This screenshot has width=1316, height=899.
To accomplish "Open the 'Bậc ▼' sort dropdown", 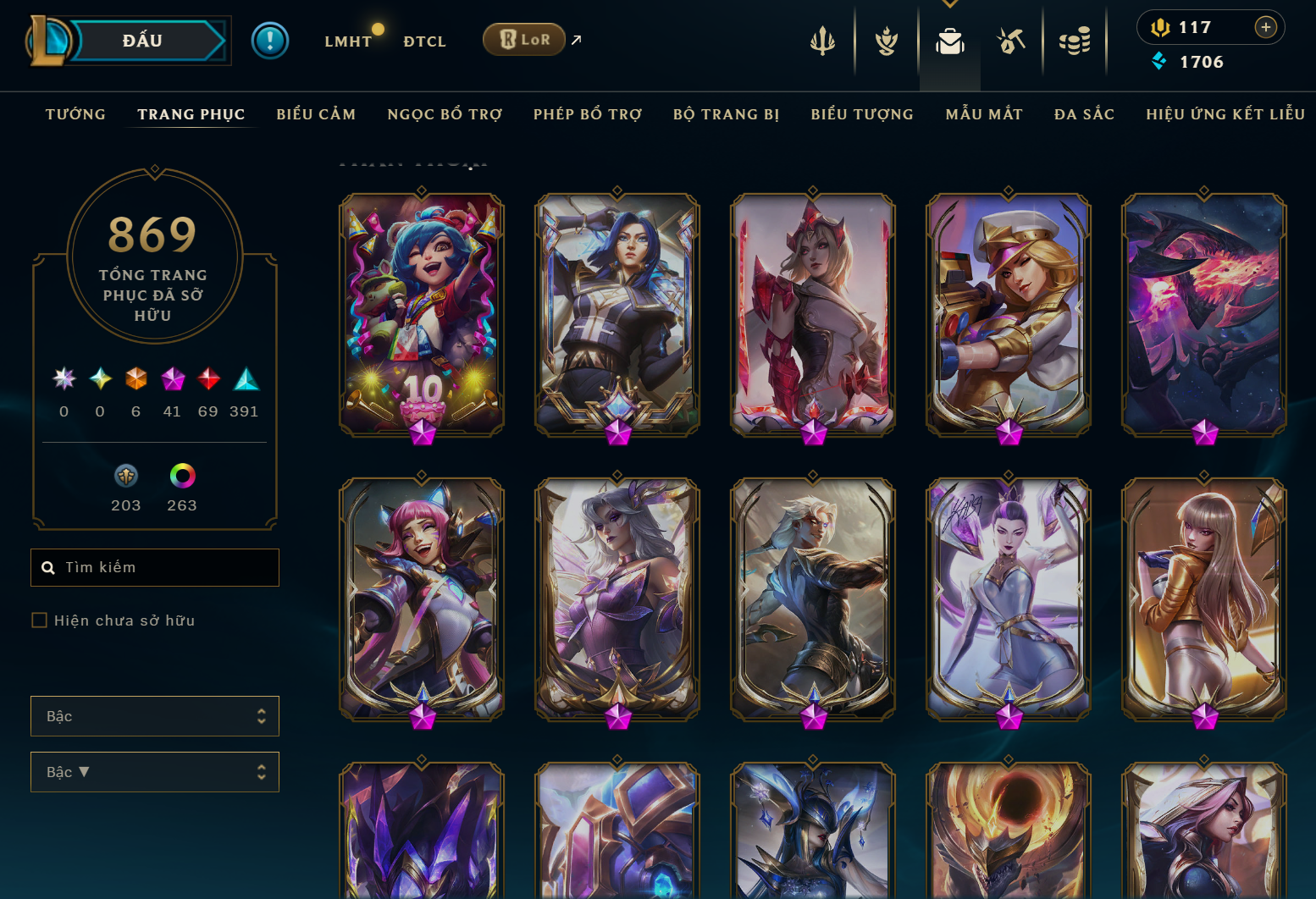I will pyautogui.click(x=155, y=771).
